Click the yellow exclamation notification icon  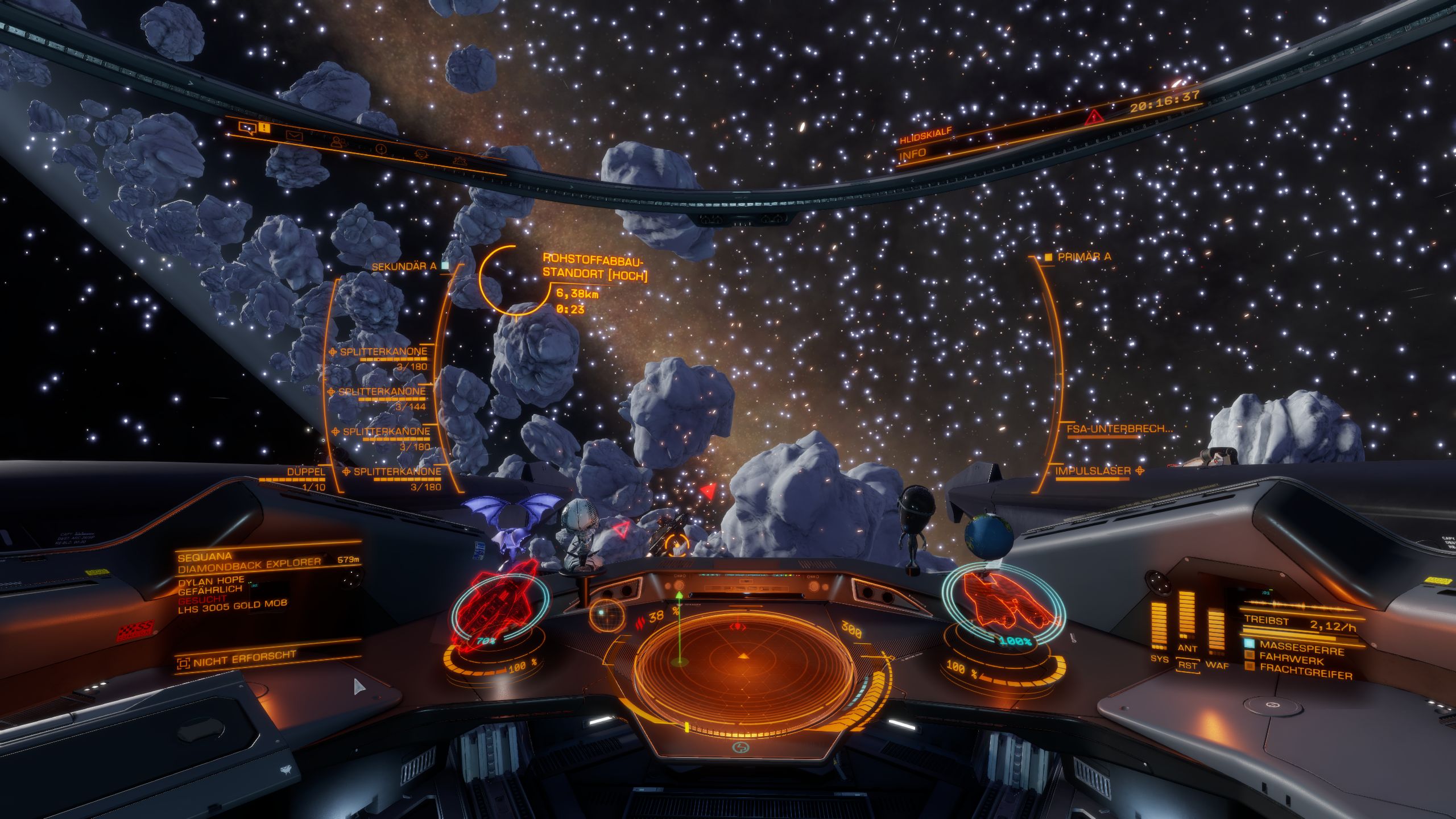[265, 127]
